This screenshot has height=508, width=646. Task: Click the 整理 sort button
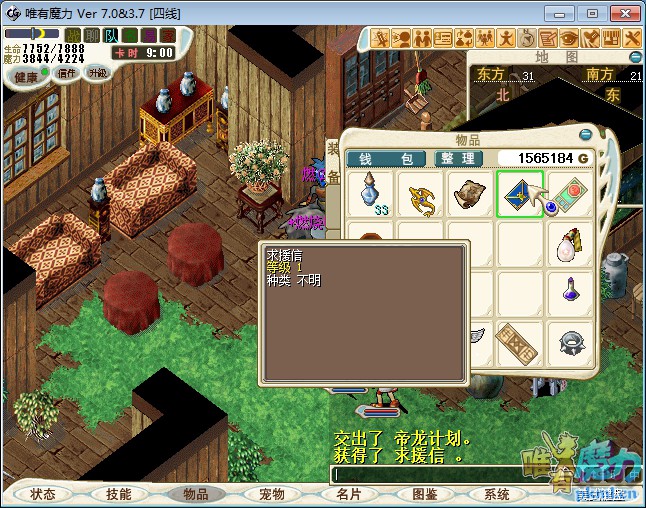pos(459,158)
